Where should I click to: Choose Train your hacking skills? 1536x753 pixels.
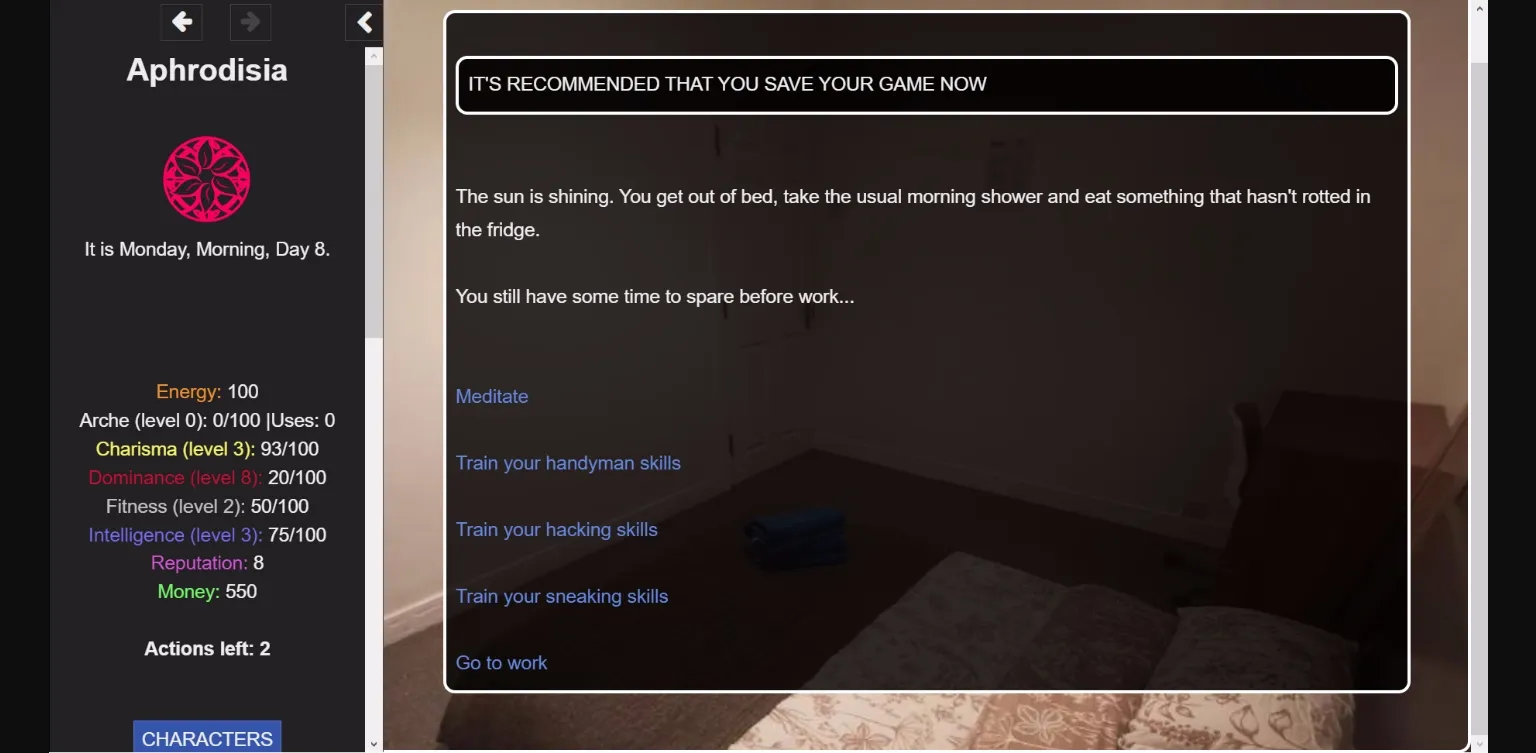(x=557, y=529)
